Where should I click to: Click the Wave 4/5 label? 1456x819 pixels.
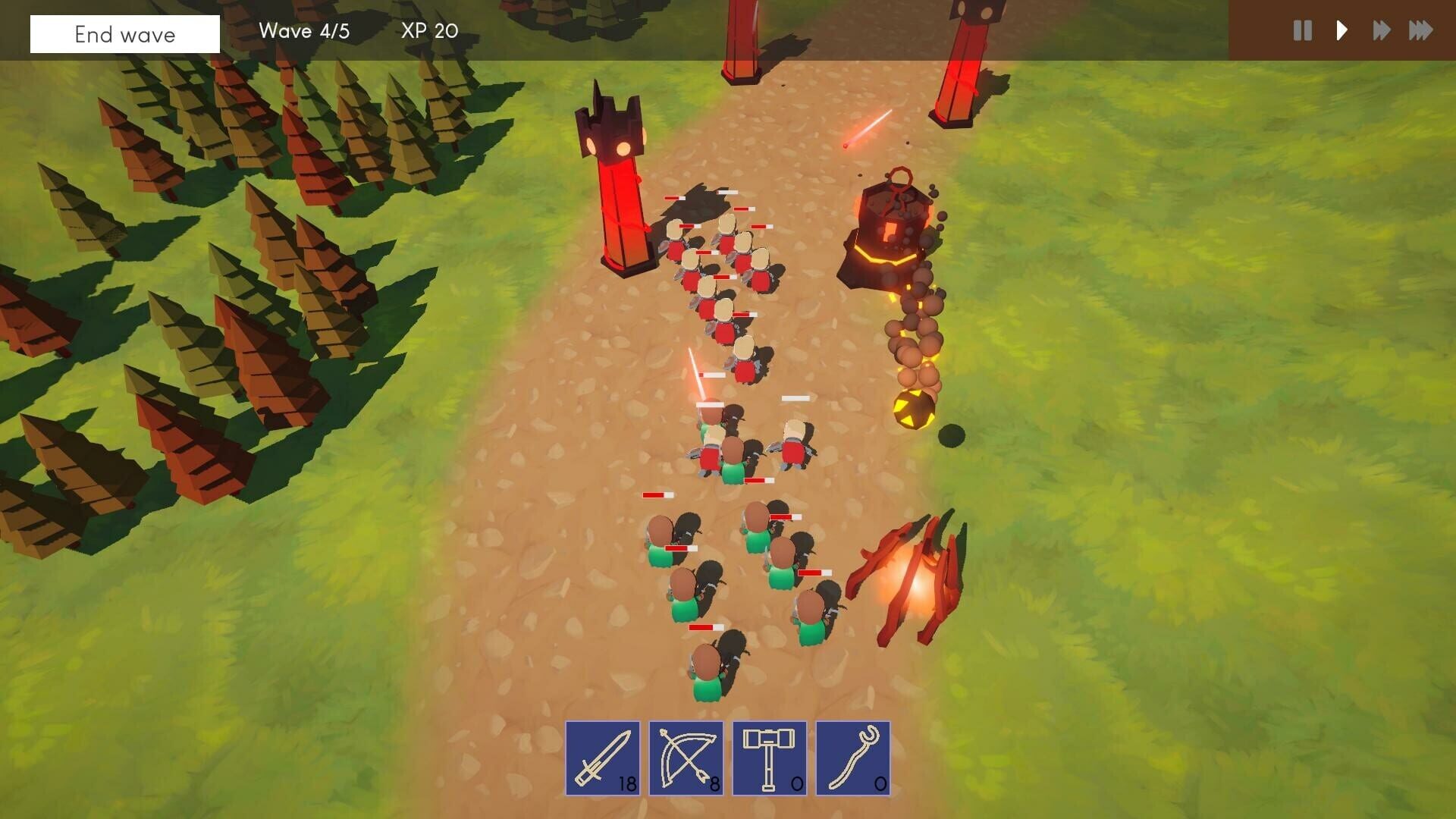[304, 31]
